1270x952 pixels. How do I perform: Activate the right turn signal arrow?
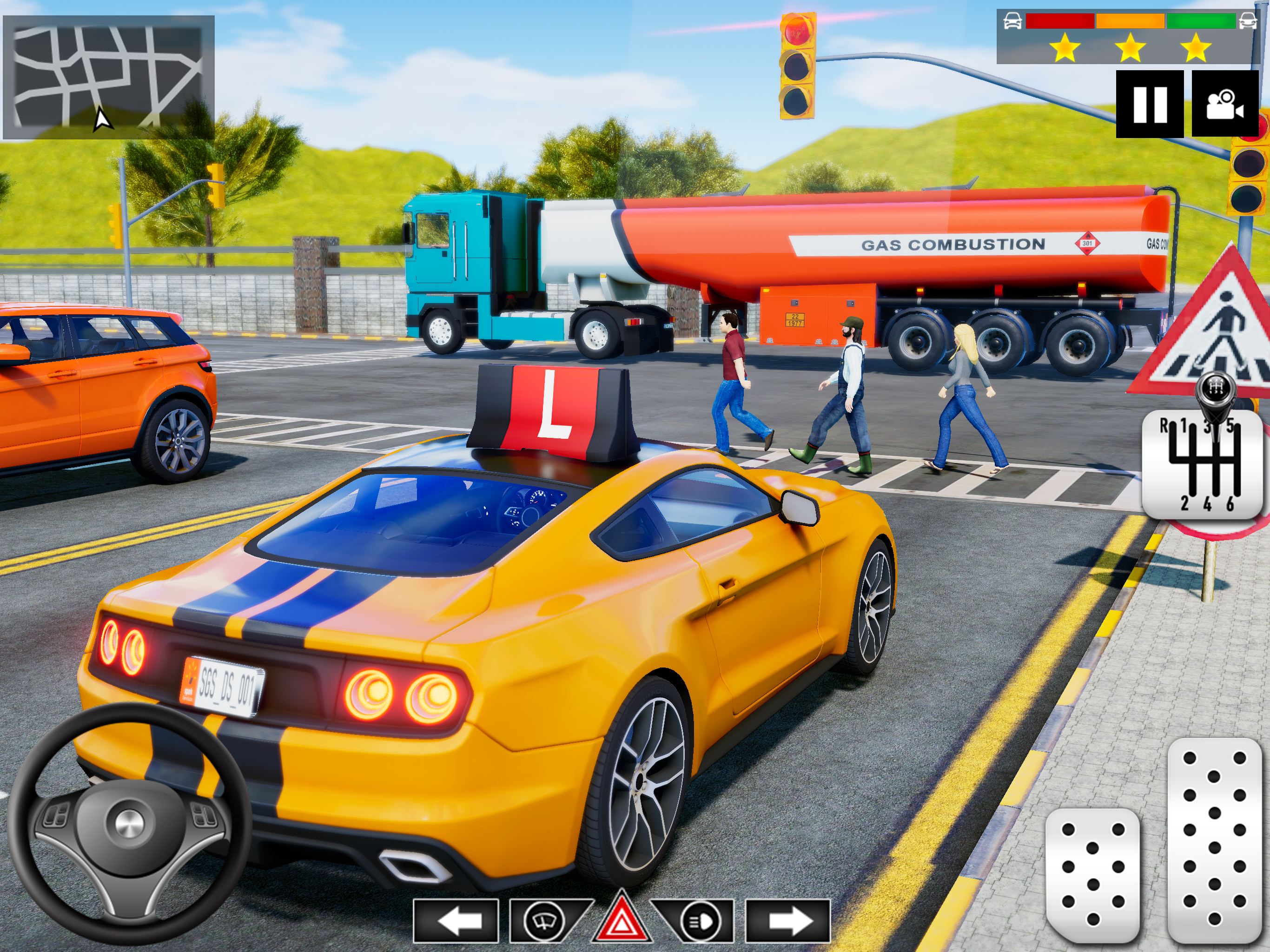coord(788,921)
